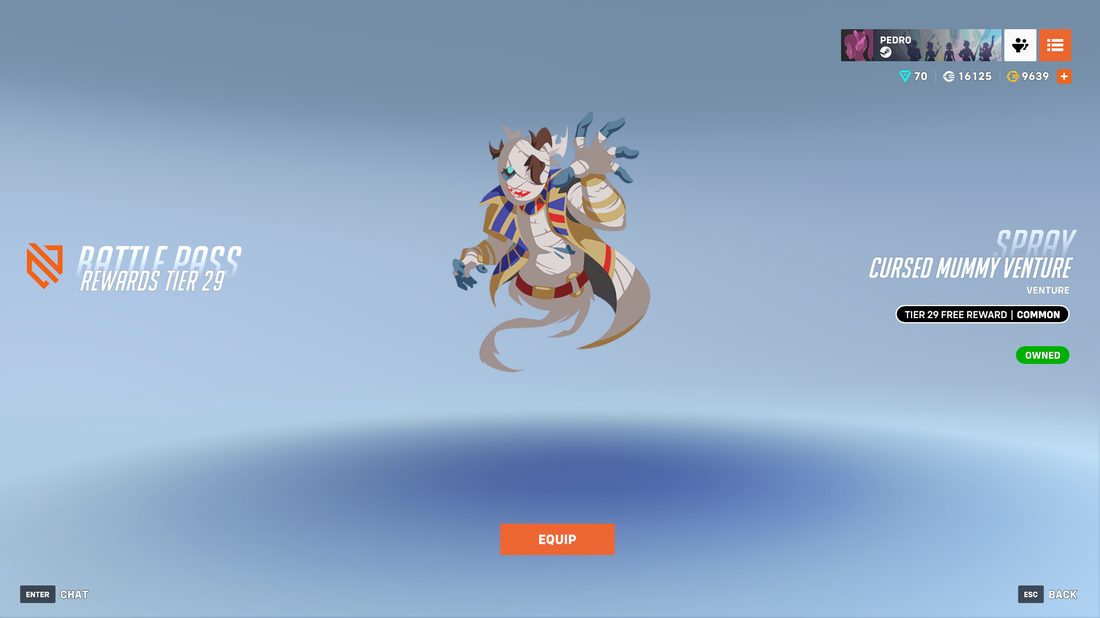Add more coins with the plus button
The width and height of the screenshot is (1100, 618).
[x=1064, y=77]
